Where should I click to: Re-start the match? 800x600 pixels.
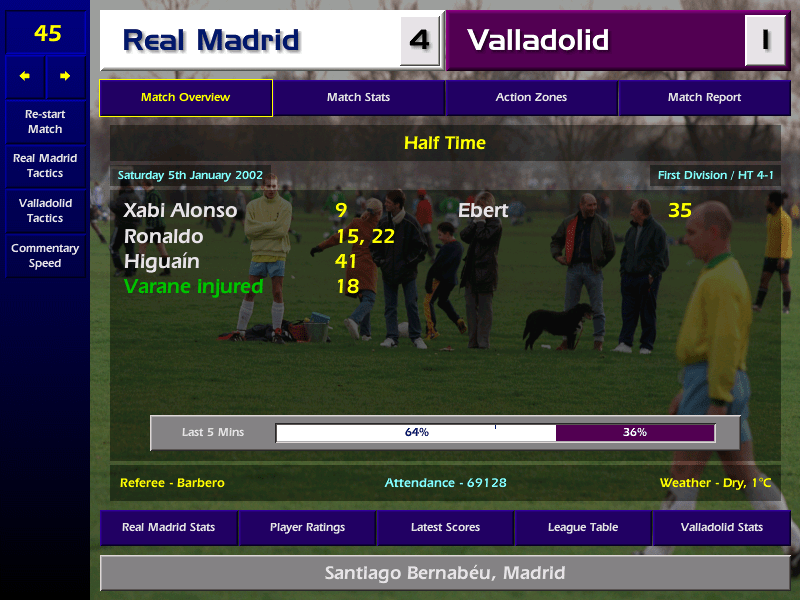(x=45, y=122)
